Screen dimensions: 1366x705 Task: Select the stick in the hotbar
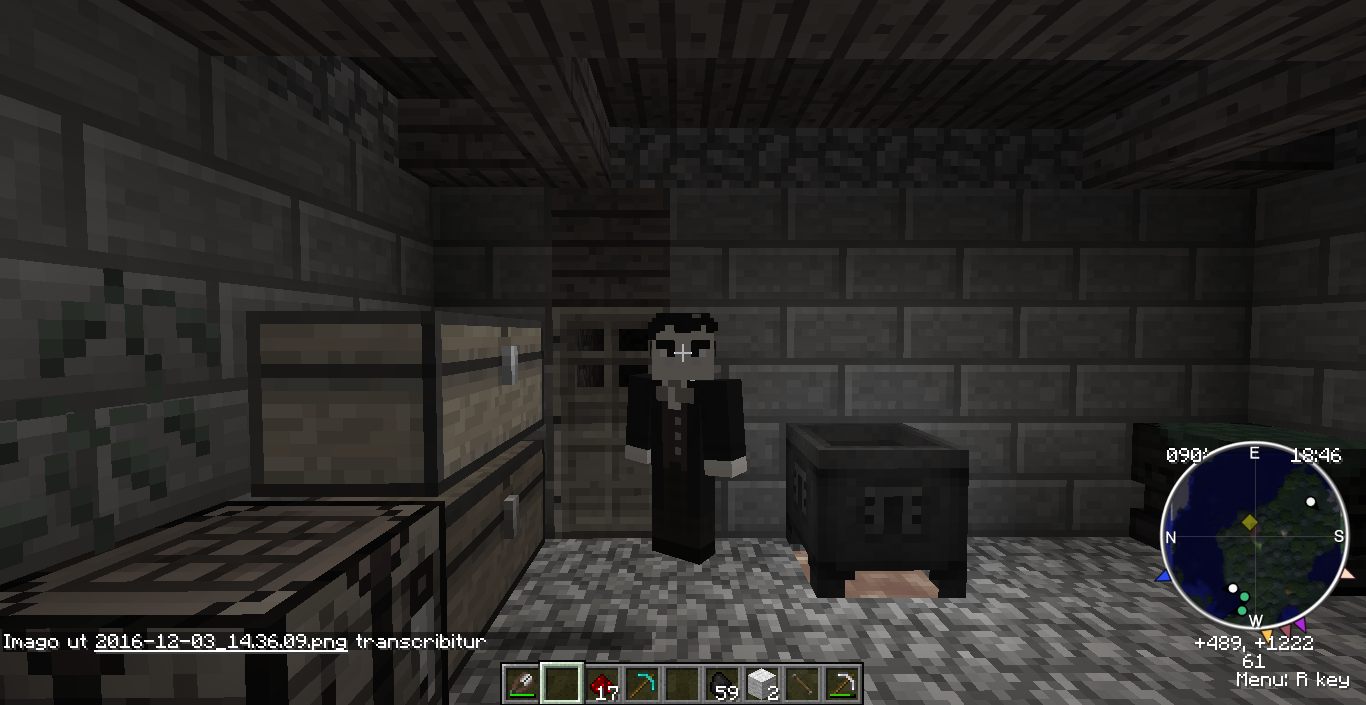coord(803,684)
